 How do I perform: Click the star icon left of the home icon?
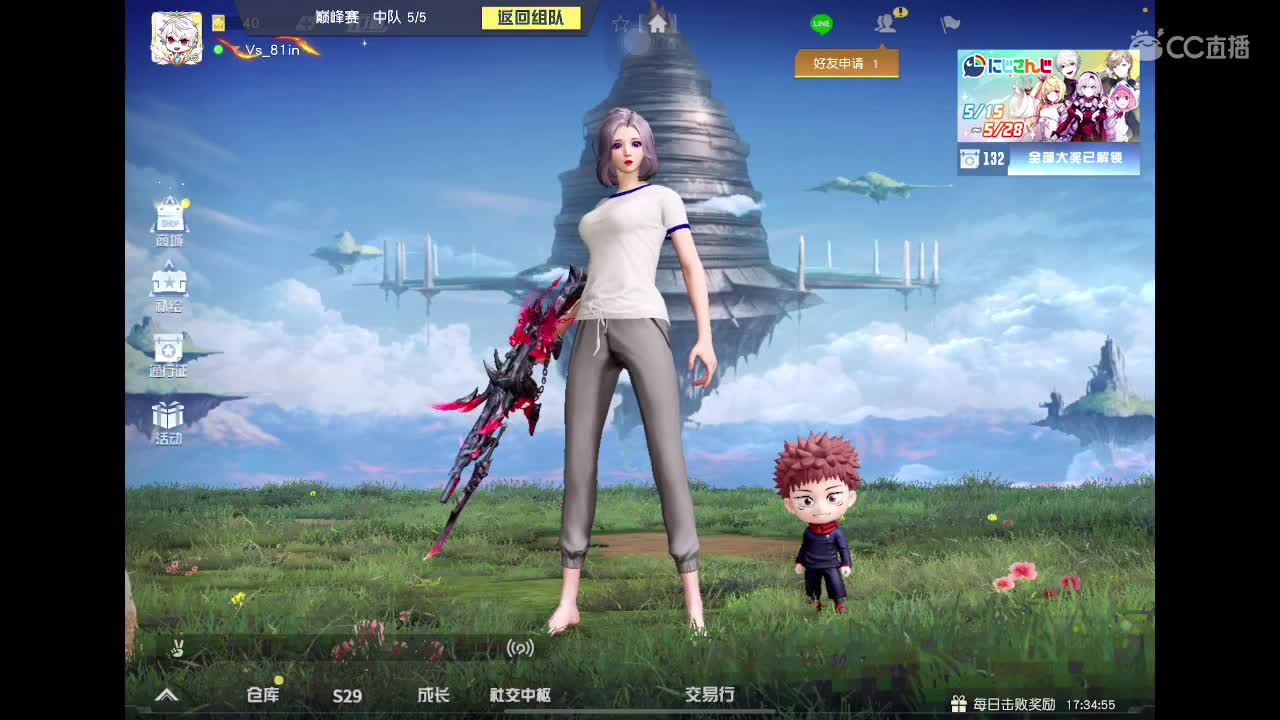[619, 22]
